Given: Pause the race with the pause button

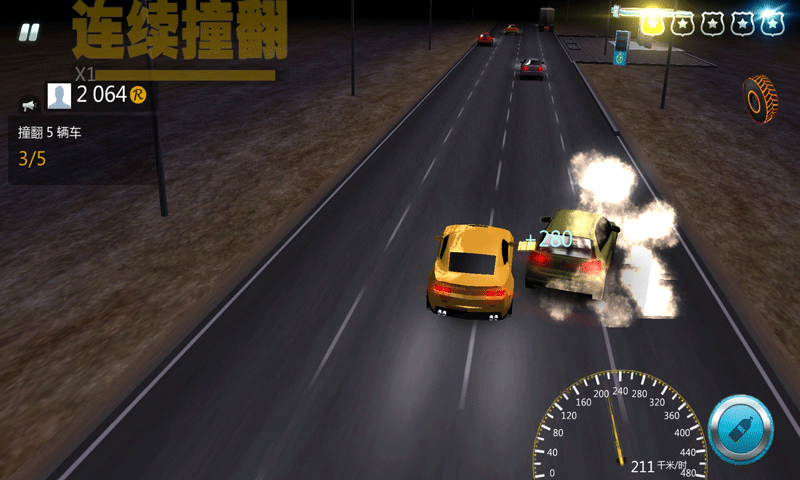Looking at the screenshot, I should pyautogui.click(x=29, y=32).
